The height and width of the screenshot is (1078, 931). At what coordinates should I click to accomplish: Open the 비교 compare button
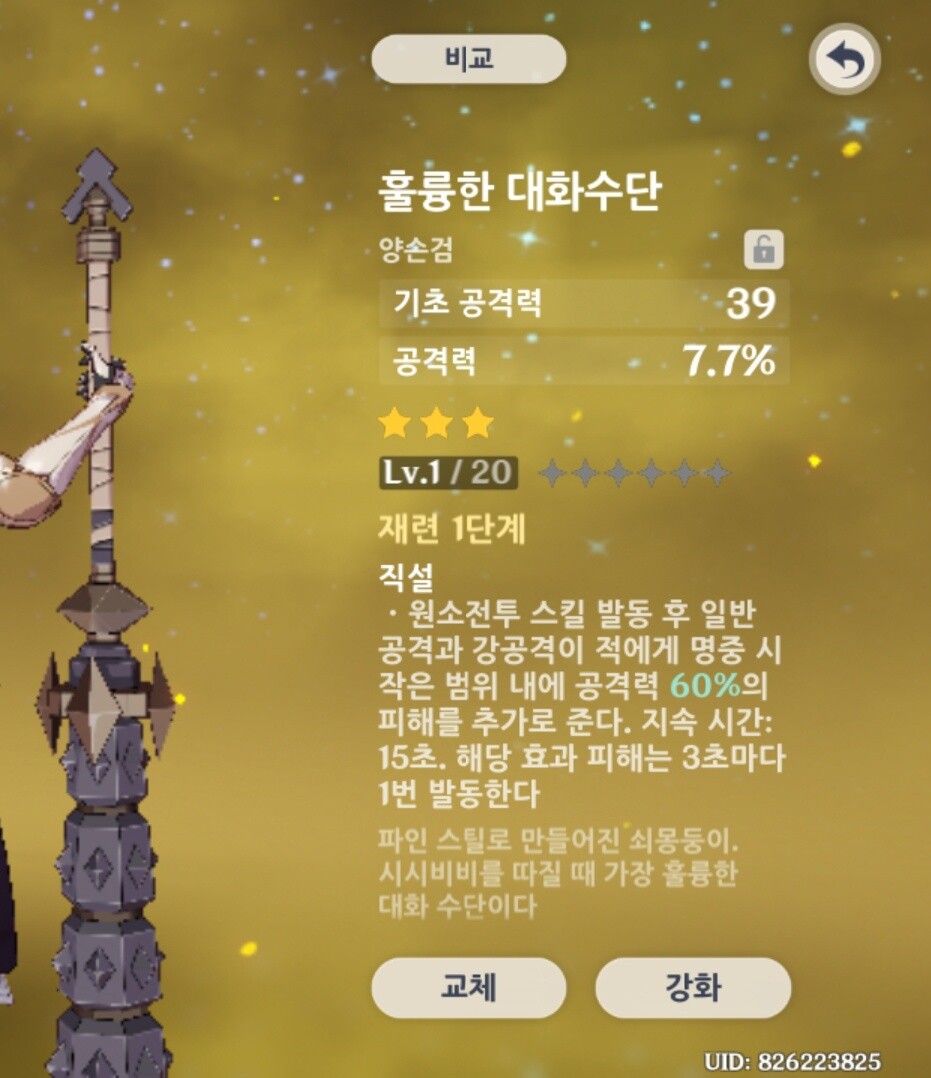click(468, 60)
